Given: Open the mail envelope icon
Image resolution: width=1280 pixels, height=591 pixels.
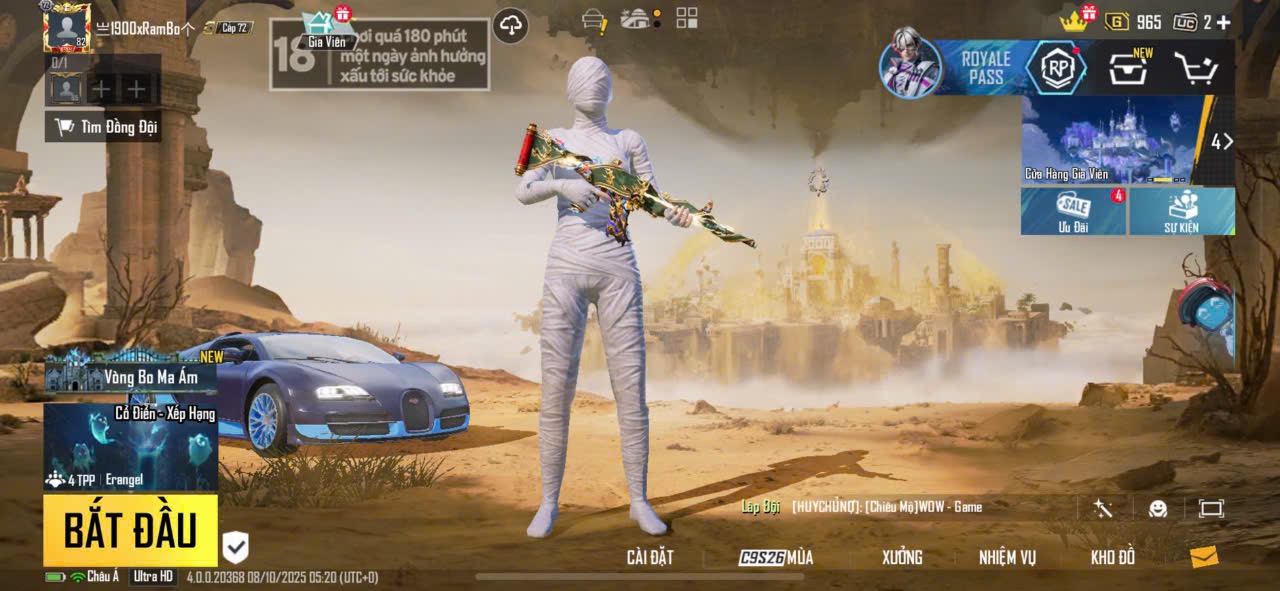Looking at the screenshot, I should [1204, 557].
